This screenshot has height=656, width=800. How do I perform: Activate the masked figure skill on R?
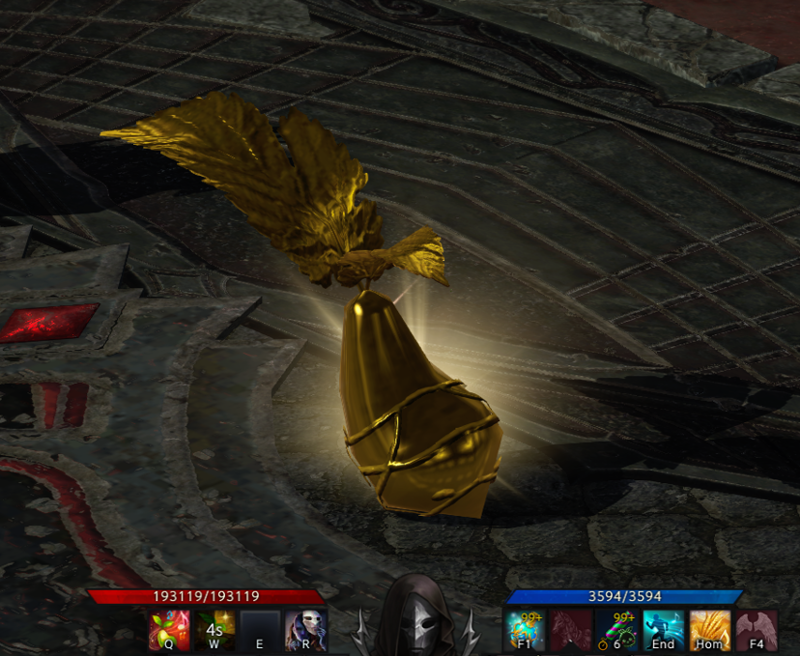point(306,631)
